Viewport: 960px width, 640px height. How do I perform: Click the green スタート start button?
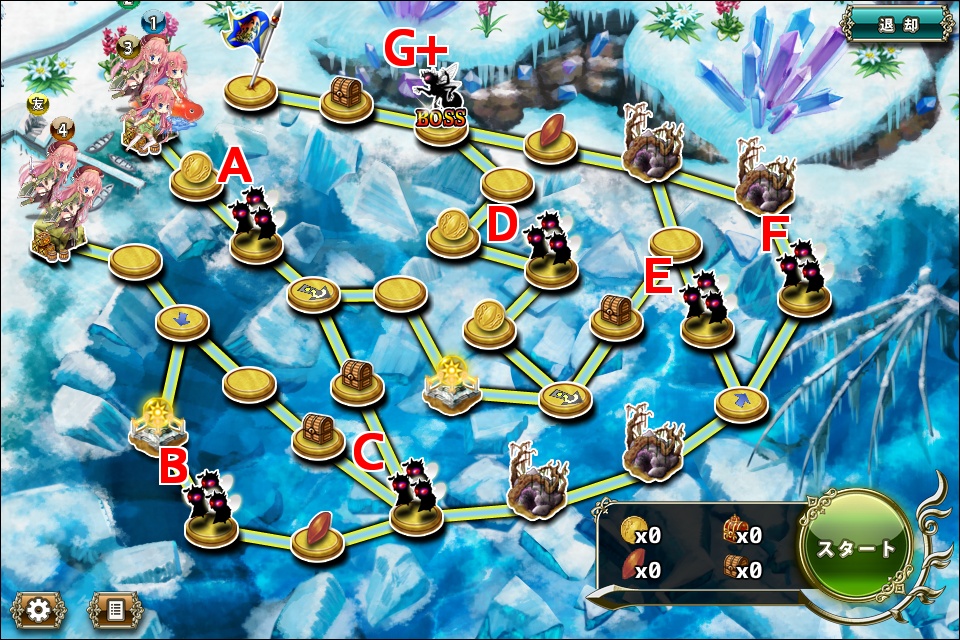[858, 547]
